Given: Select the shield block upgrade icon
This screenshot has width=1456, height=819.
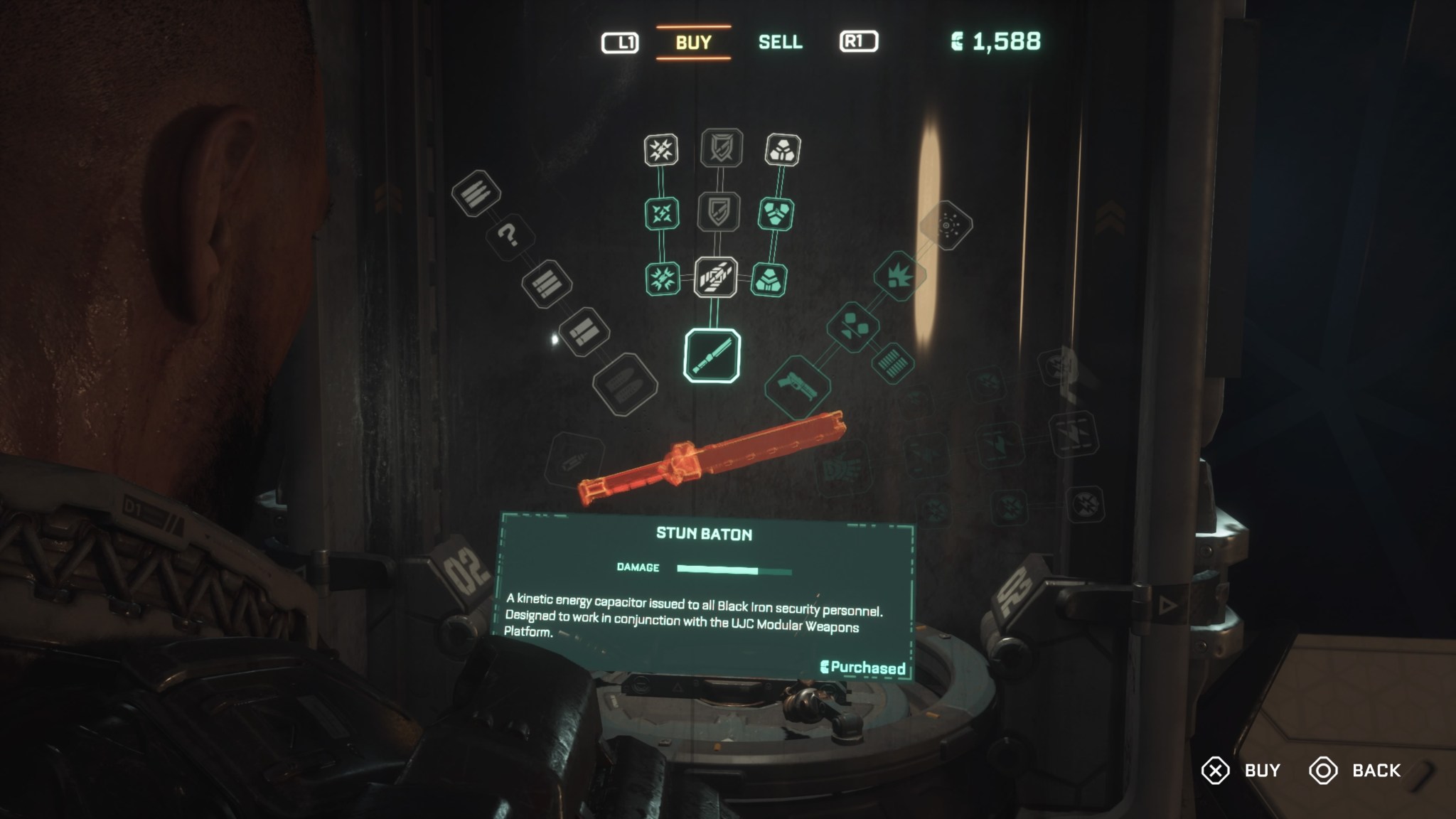Looking at the screenshot, I should 719,212.
